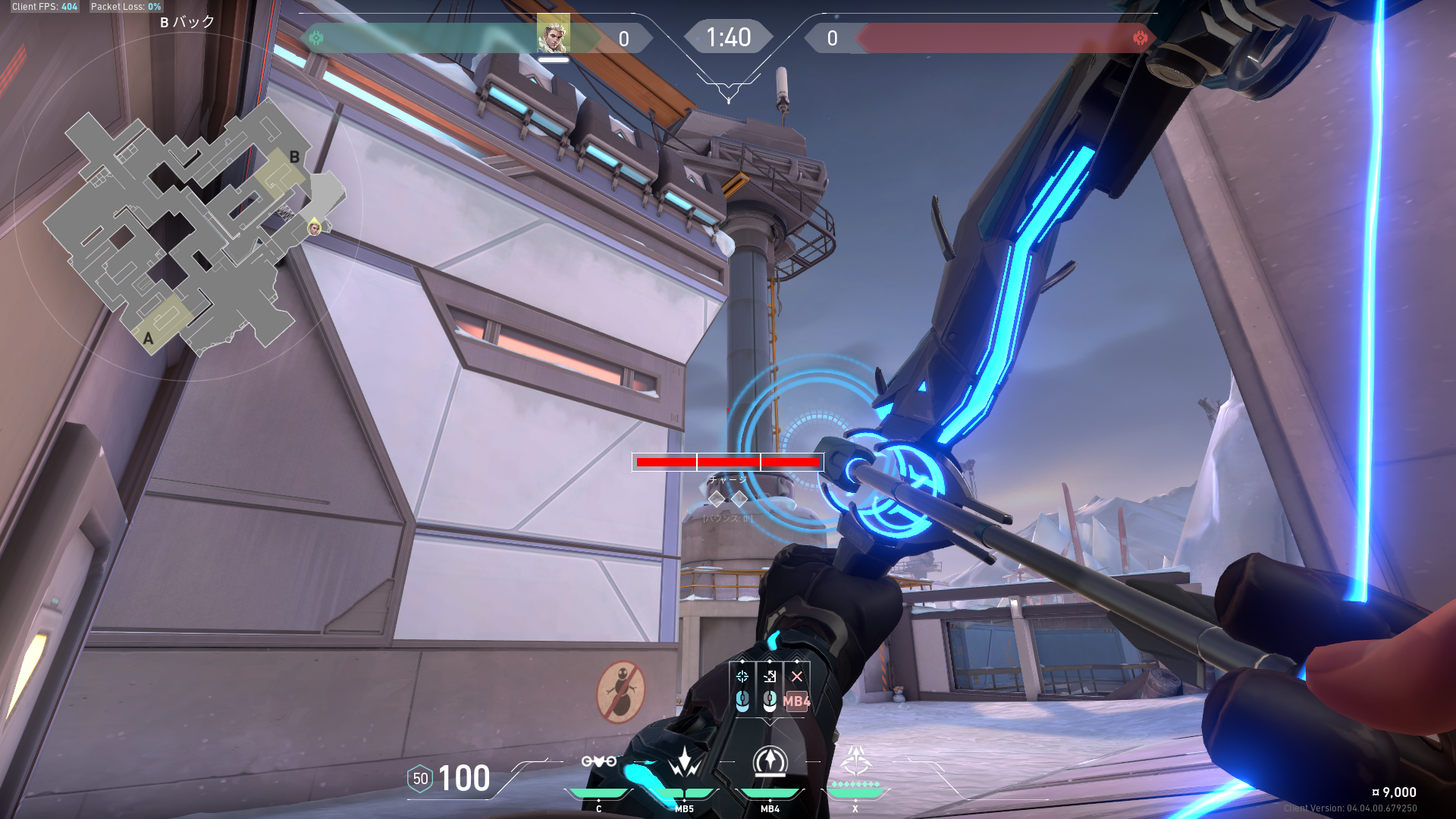Image resolution: width=1456 pixels, height=819 pixels.
Task: Click the cancel X icon above the abilities
Action: click(x=796, y=676)
